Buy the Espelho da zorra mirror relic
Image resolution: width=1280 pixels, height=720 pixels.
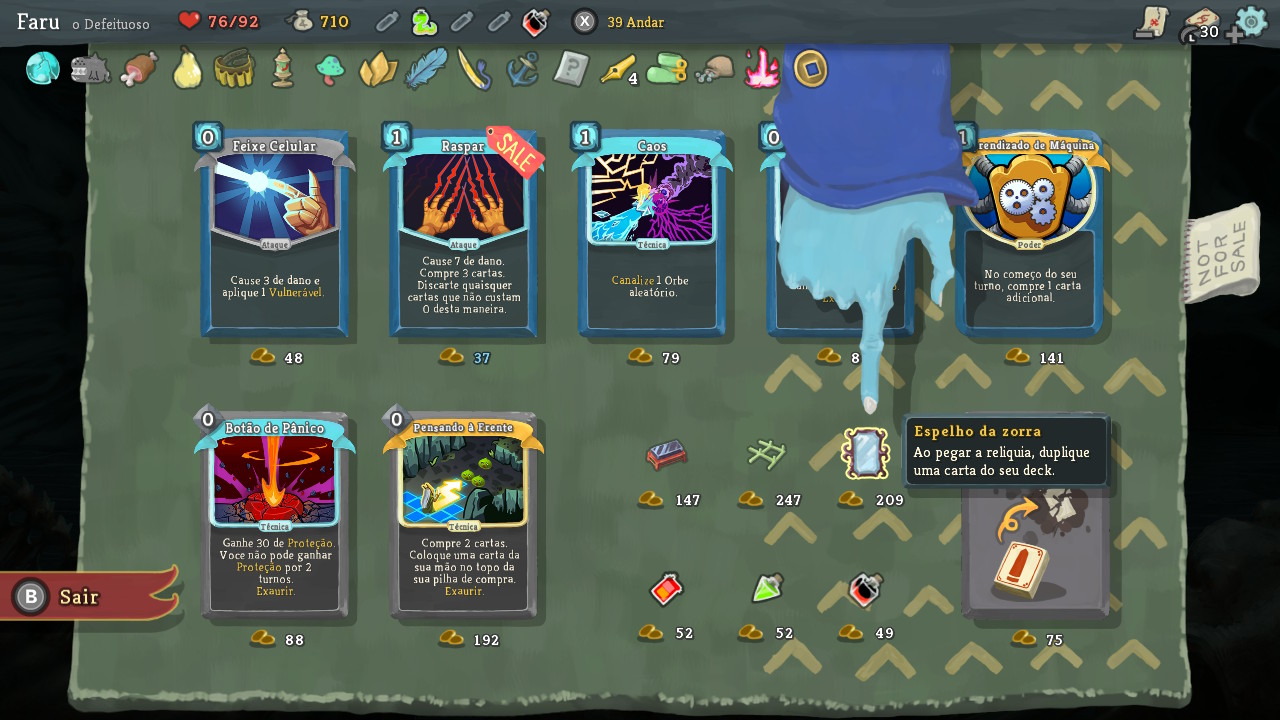click(864, 453)
